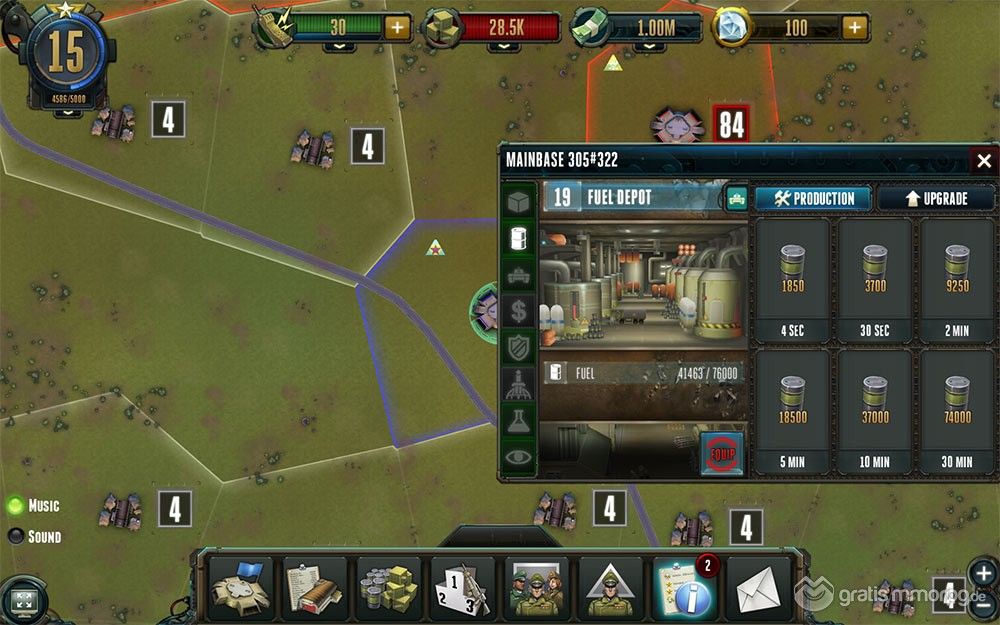The width and height of the screenshot is (1000, 625).
Task: Close the Mainbase panel
Action: click(x=983, y=161)
